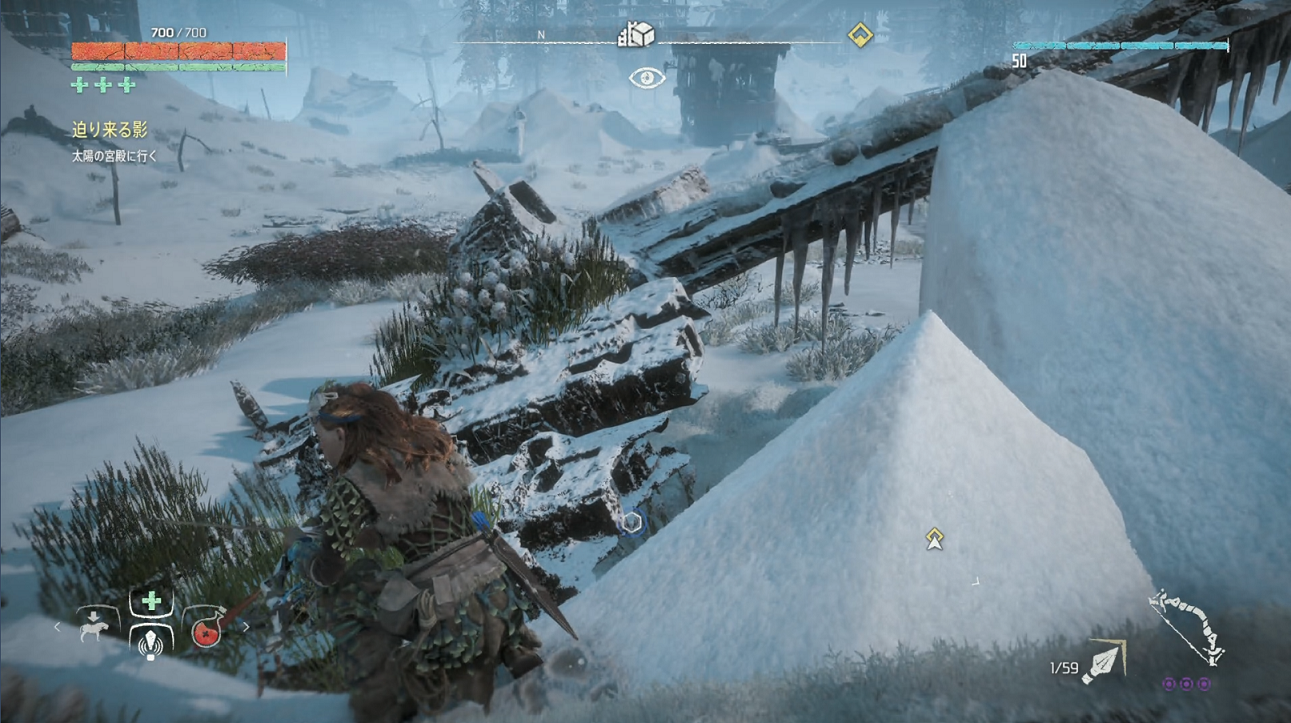Cycle quick items with the left arrow
Image resolution: width=1291 pixels, height=723 pixels.
point(57,627)
